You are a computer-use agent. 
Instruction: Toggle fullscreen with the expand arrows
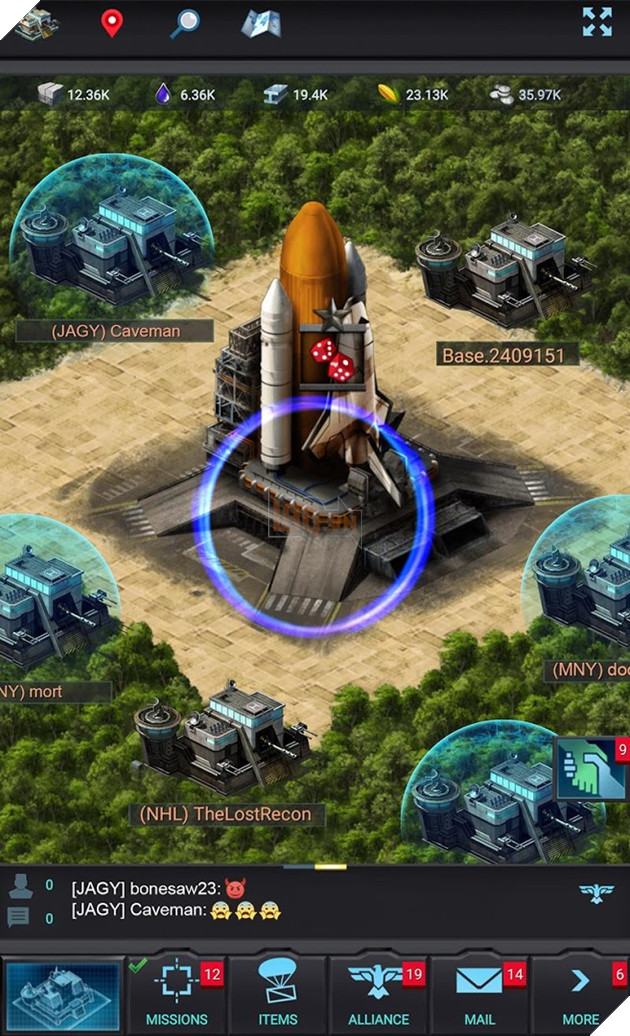(597, 22)
